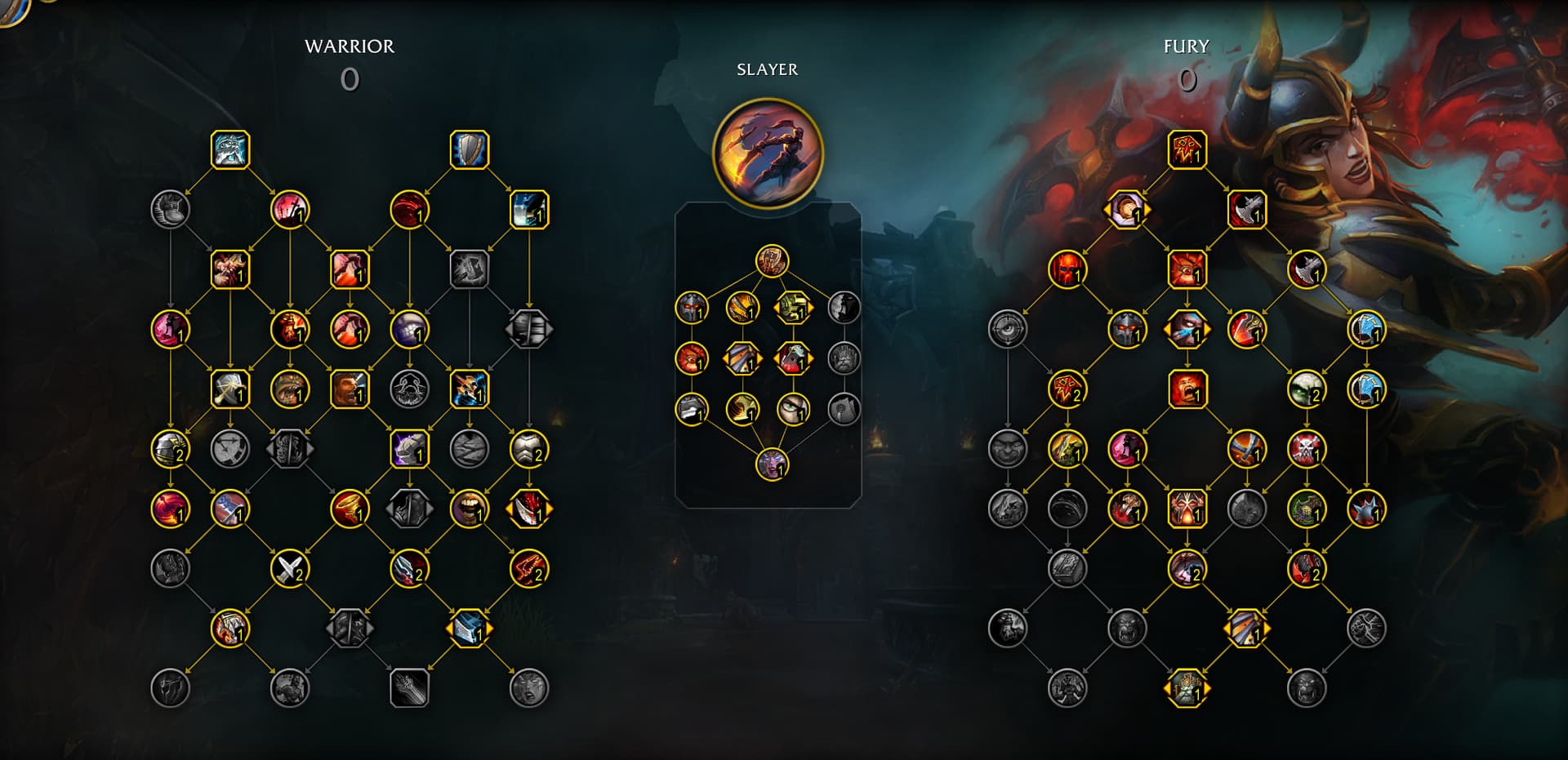The height and width of the screenshot is (760, 1568).
Task: Pick the crossed swords talent node
Action: [290, 569]
